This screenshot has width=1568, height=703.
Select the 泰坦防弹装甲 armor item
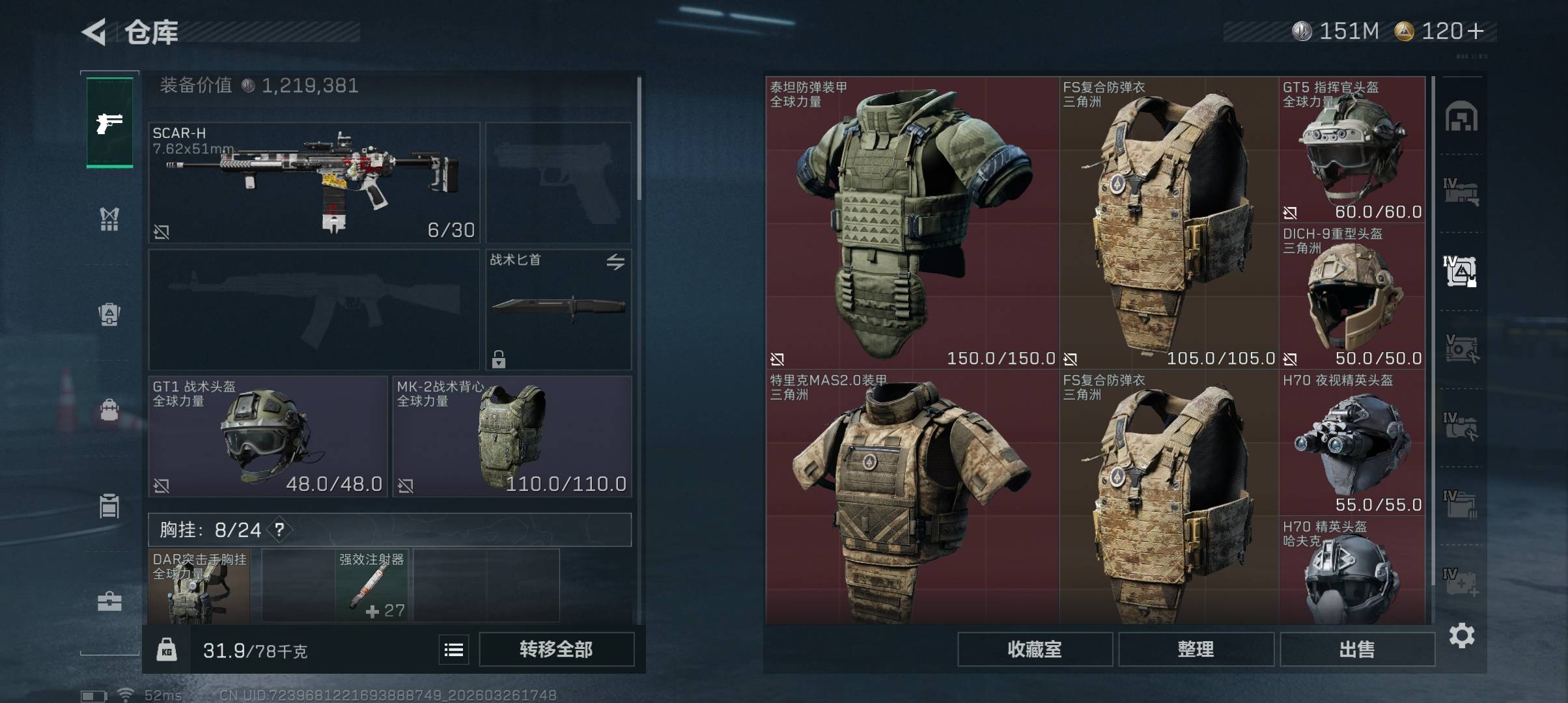pyautogui.click(x=912, y=221)
